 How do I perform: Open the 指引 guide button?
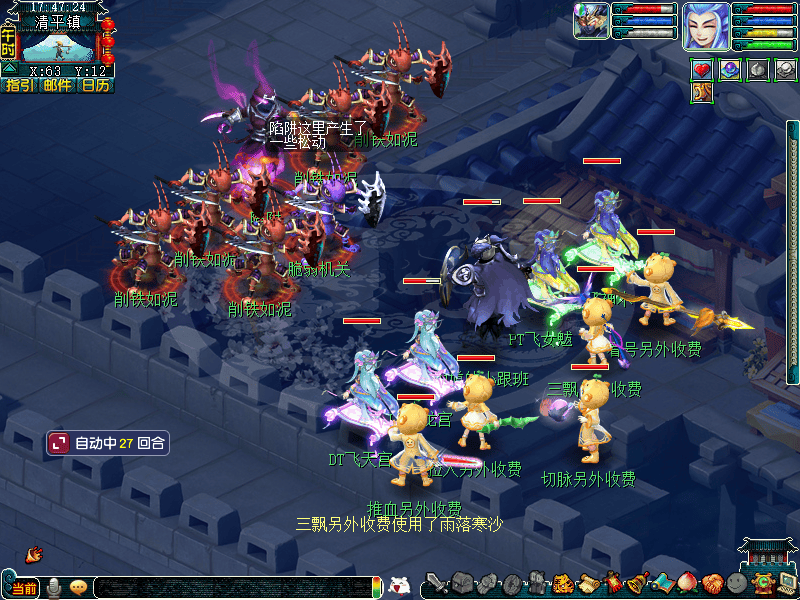19,86
